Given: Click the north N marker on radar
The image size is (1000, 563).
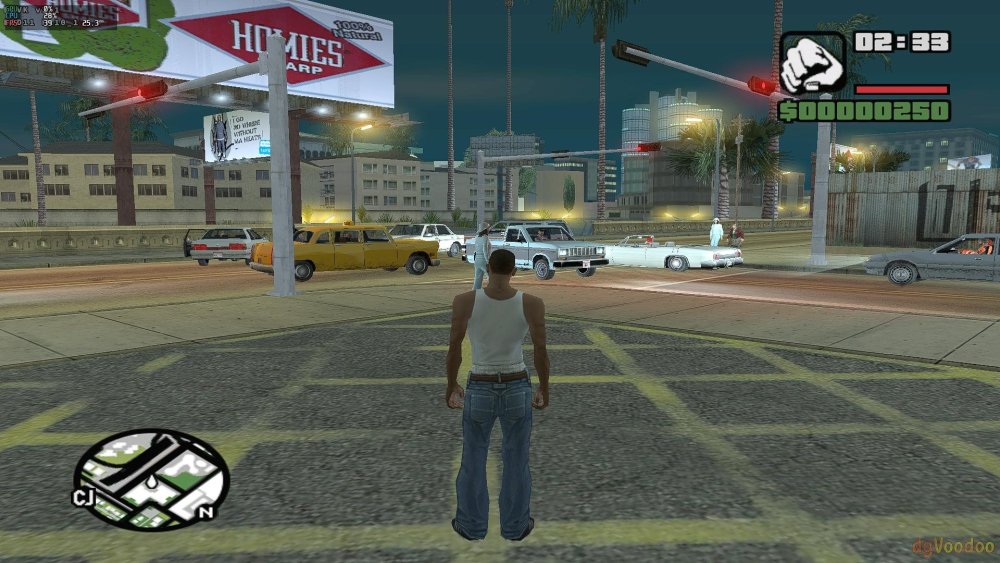Looking at the screenshot, I should pyautogui.click(x=206, y=512).
